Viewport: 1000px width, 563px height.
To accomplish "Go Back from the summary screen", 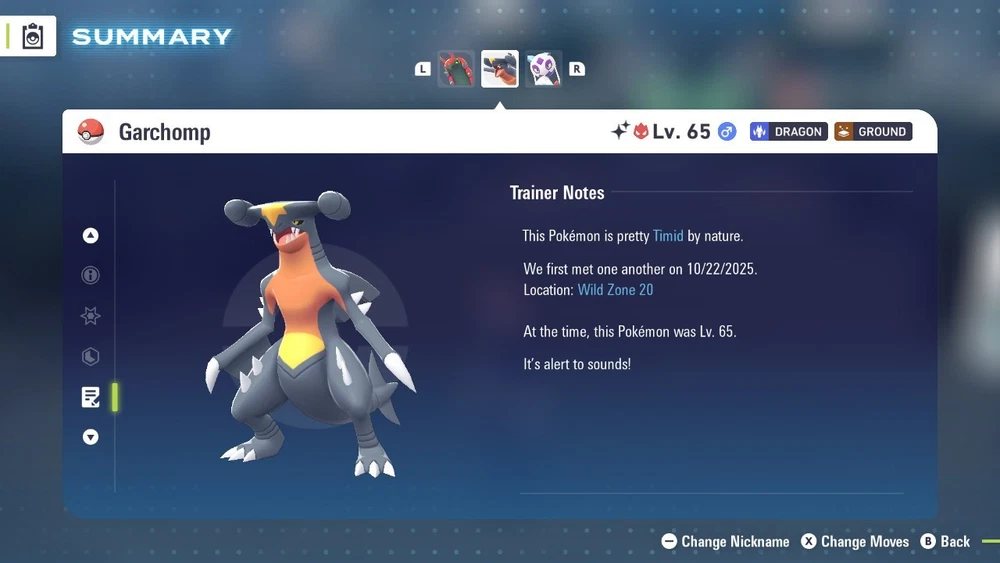I will (945, 541).
